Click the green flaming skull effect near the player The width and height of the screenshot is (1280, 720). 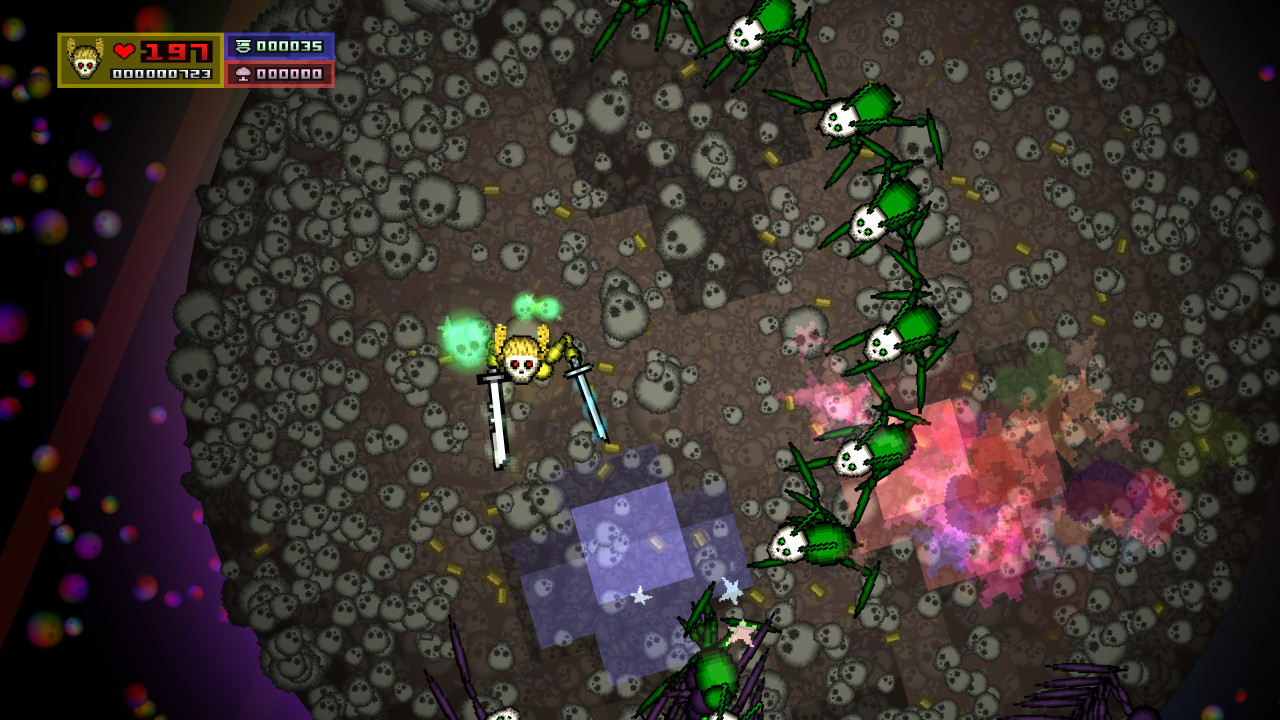coord(463,340)
